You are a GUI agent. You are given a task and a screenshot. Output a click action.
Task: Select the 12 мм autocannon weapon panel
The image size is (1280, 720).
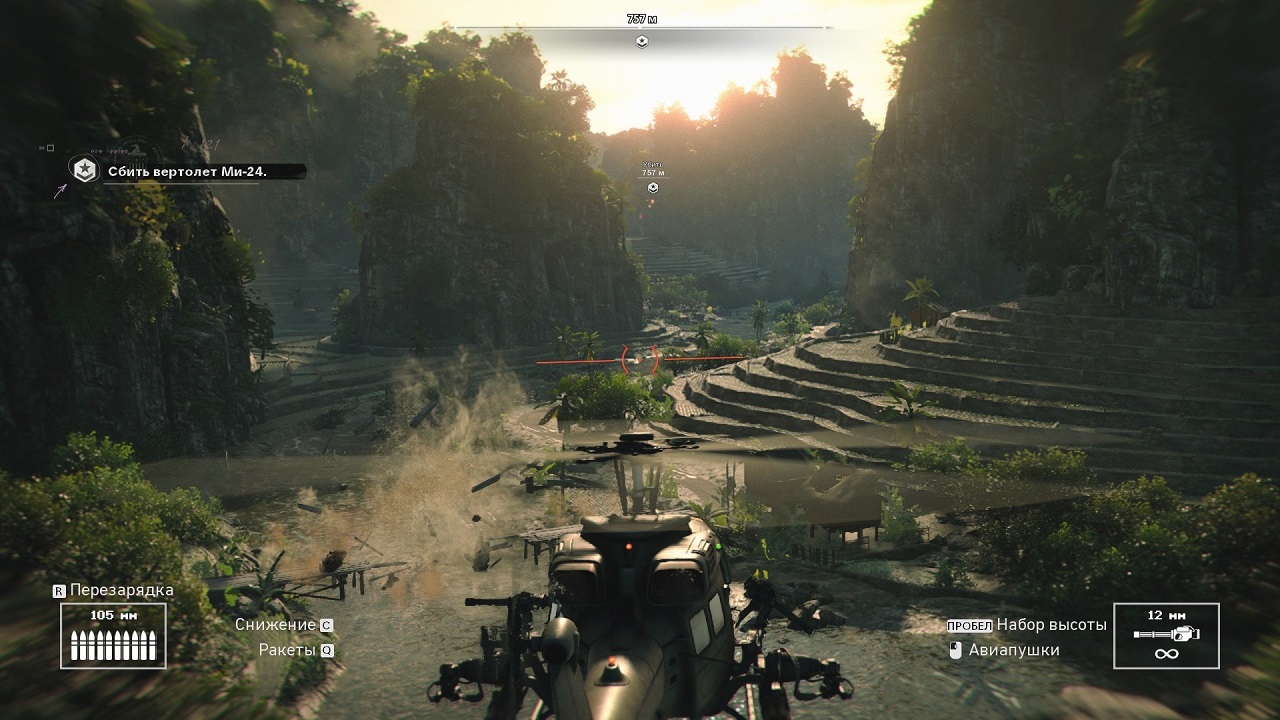click(1166, 635)
